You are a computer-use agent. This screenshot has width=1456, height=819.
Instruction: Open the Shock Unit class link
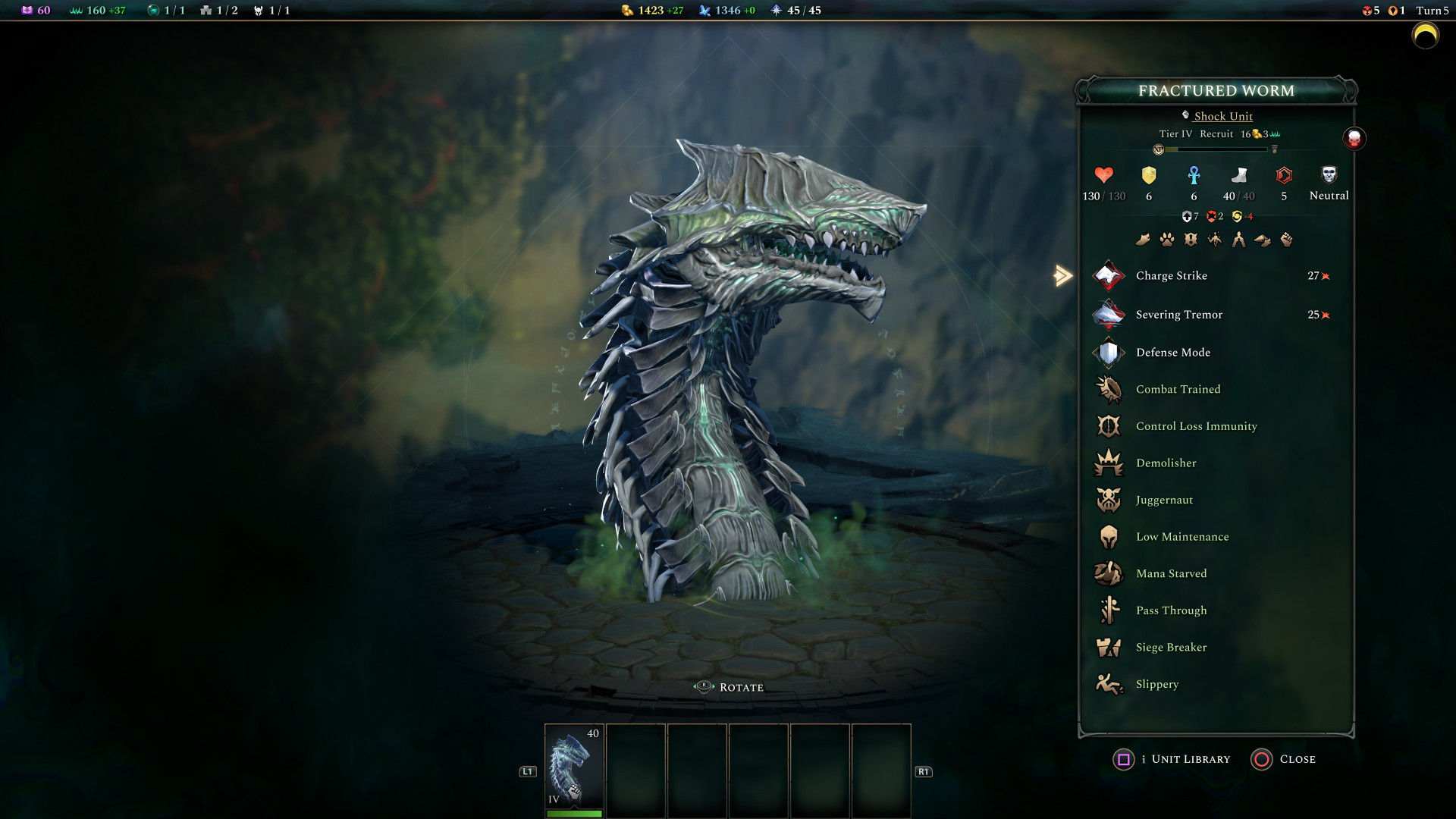click(1222, 116)
